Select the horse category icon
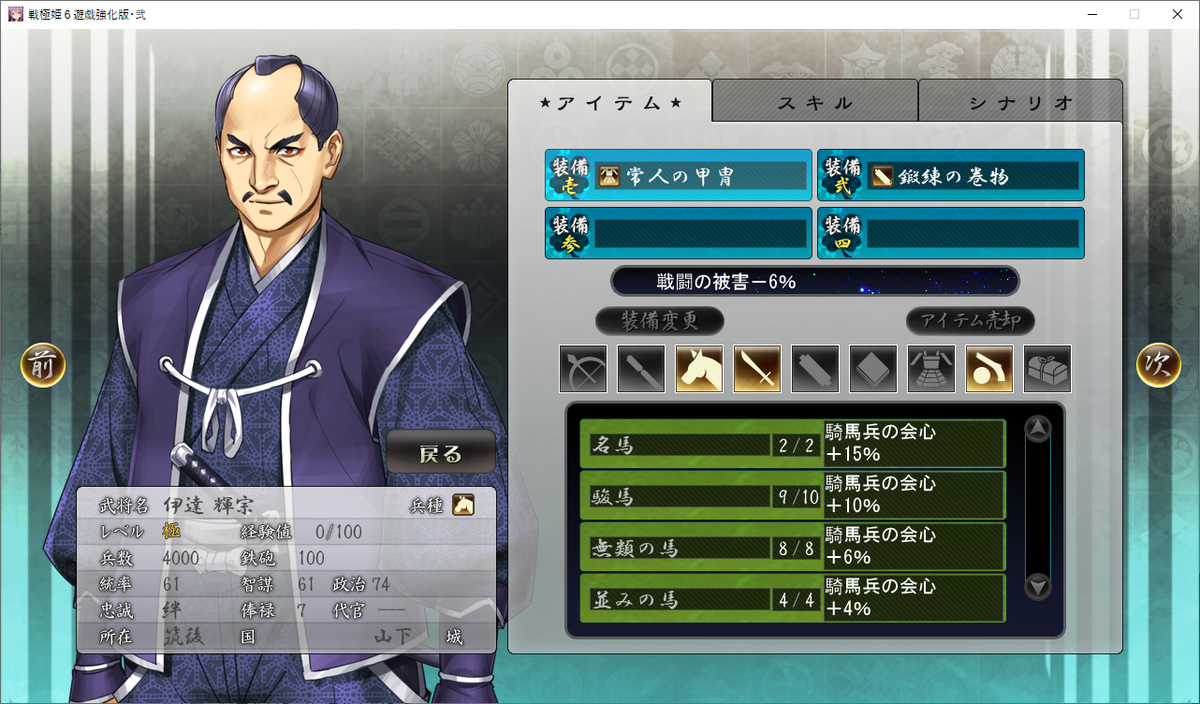1200x704 pixels. 699,369
